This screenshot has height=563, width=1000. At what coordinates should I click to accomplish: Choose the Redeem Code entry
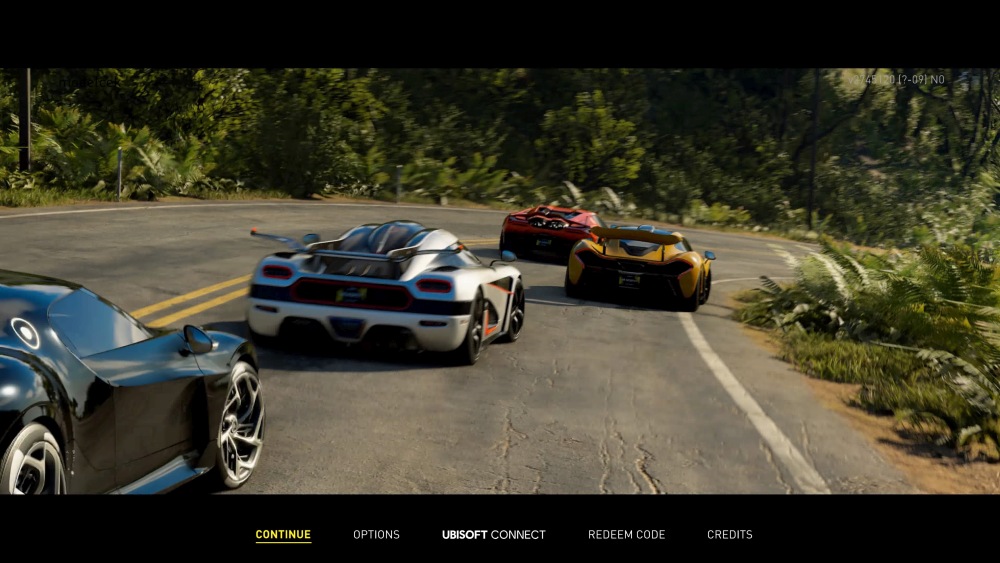point(626,535)
